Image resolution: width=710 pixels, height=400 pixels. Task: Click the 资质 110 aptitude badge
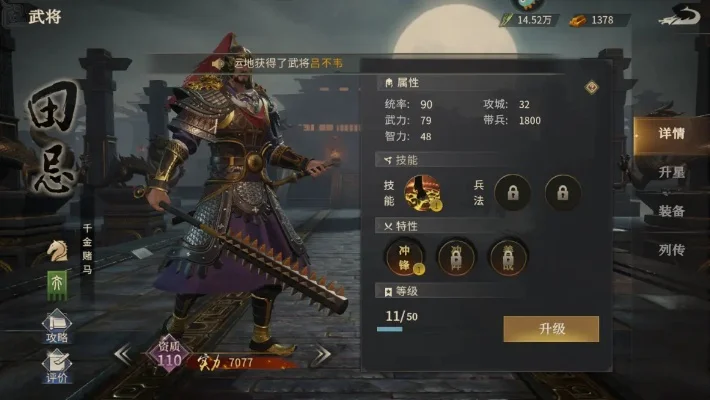pyautogui.click(x=170, y=355)
